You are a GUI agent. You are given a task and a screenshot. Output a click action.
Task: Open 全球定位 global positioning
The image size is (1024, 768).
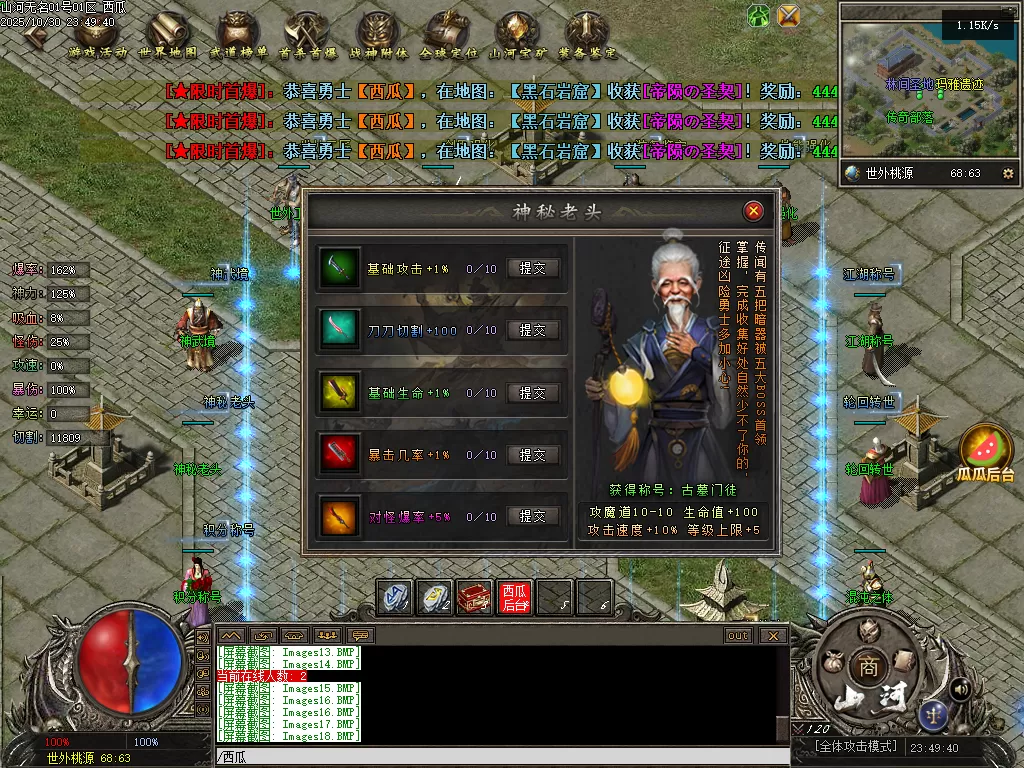[x=447, y=33]
